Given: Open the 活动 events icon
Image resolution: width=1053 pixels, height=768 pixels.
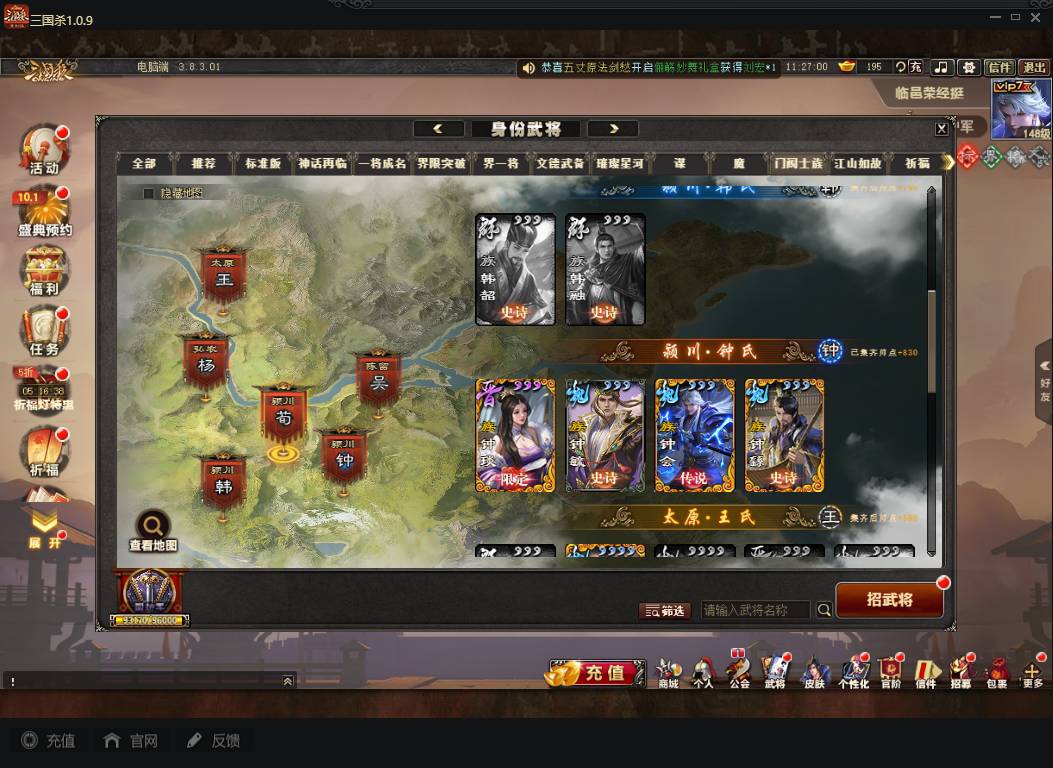Looking at the screenshot, I should coord(43,151).
